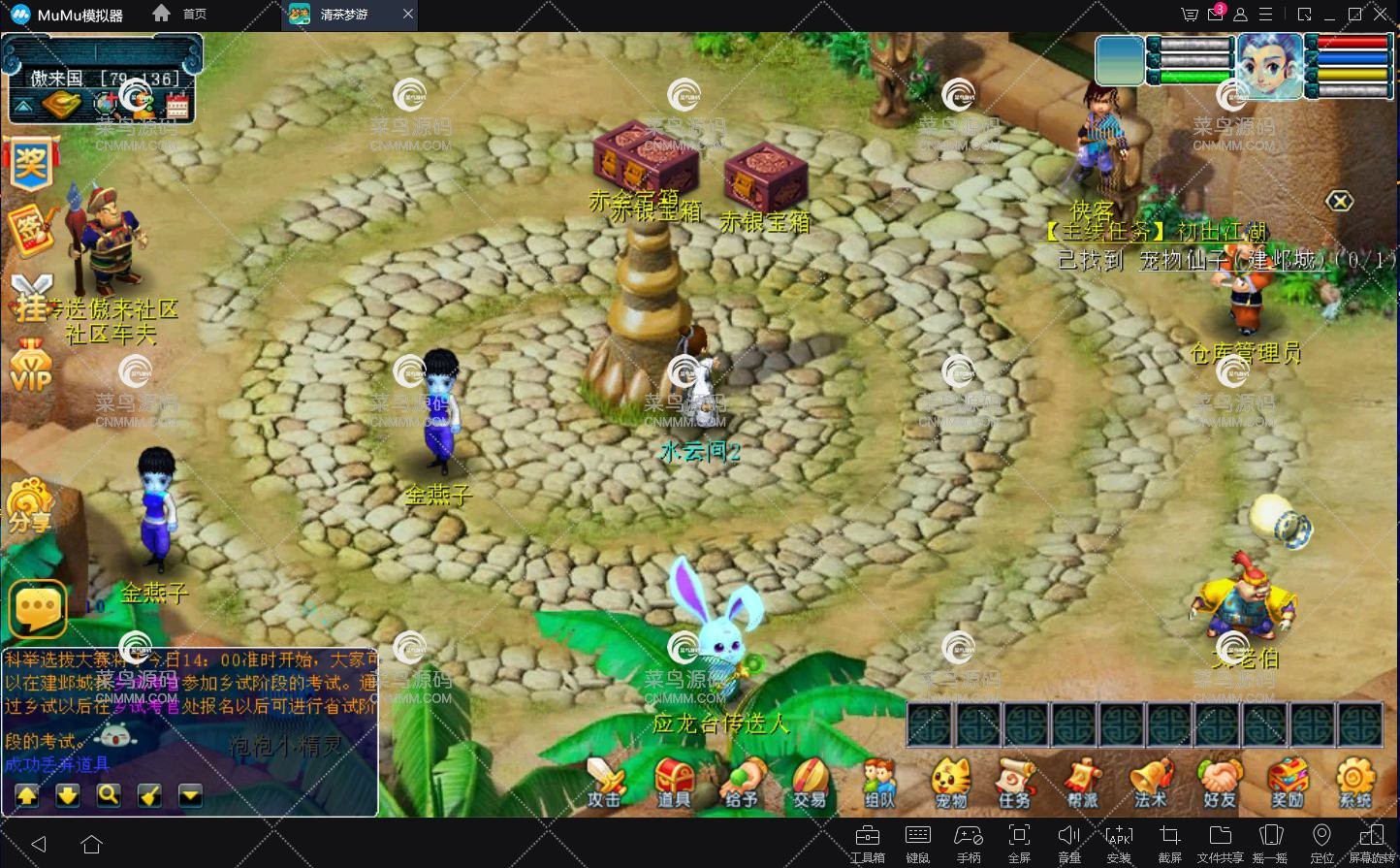This screenshot has height=868, width=1400.
Task: Click the emulator's 截屏 screenshot tool
Action: (x=1170, y=842)
